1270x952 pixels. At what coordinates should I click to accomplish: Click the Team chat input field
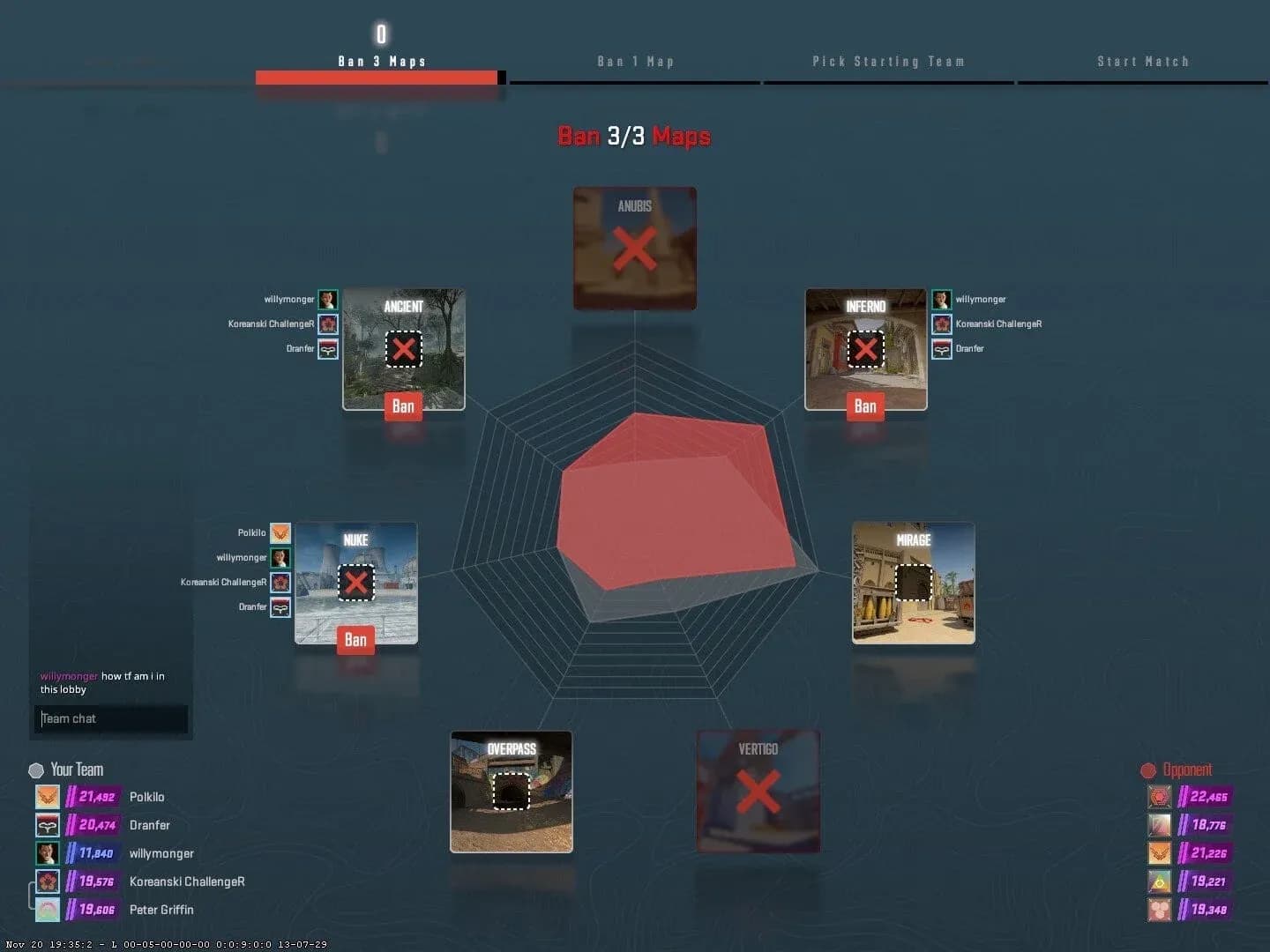click(x=111, y=718)
